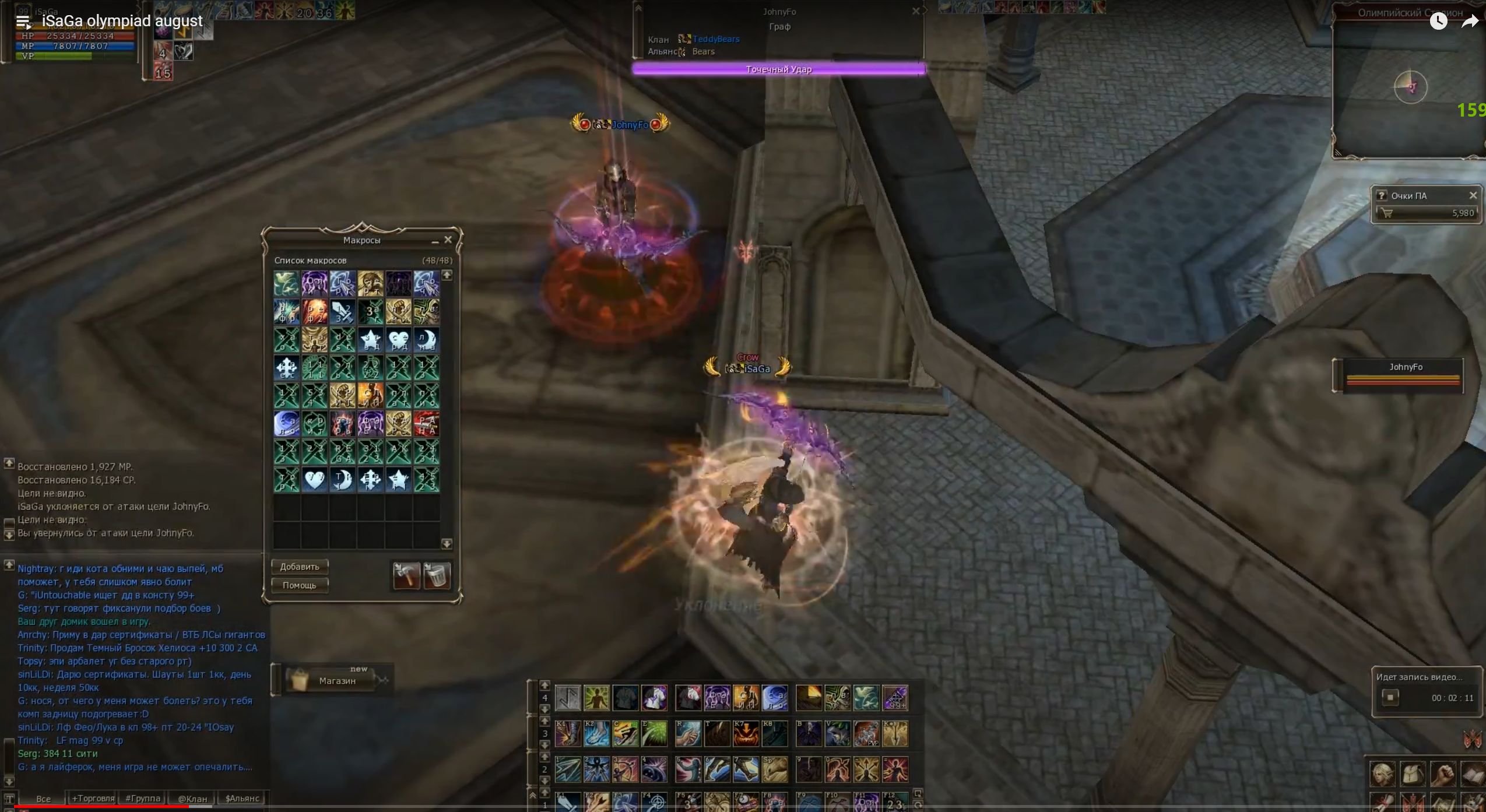Close the Макросы window
This screenshot has width=1486, height=812.
(448, 240)
